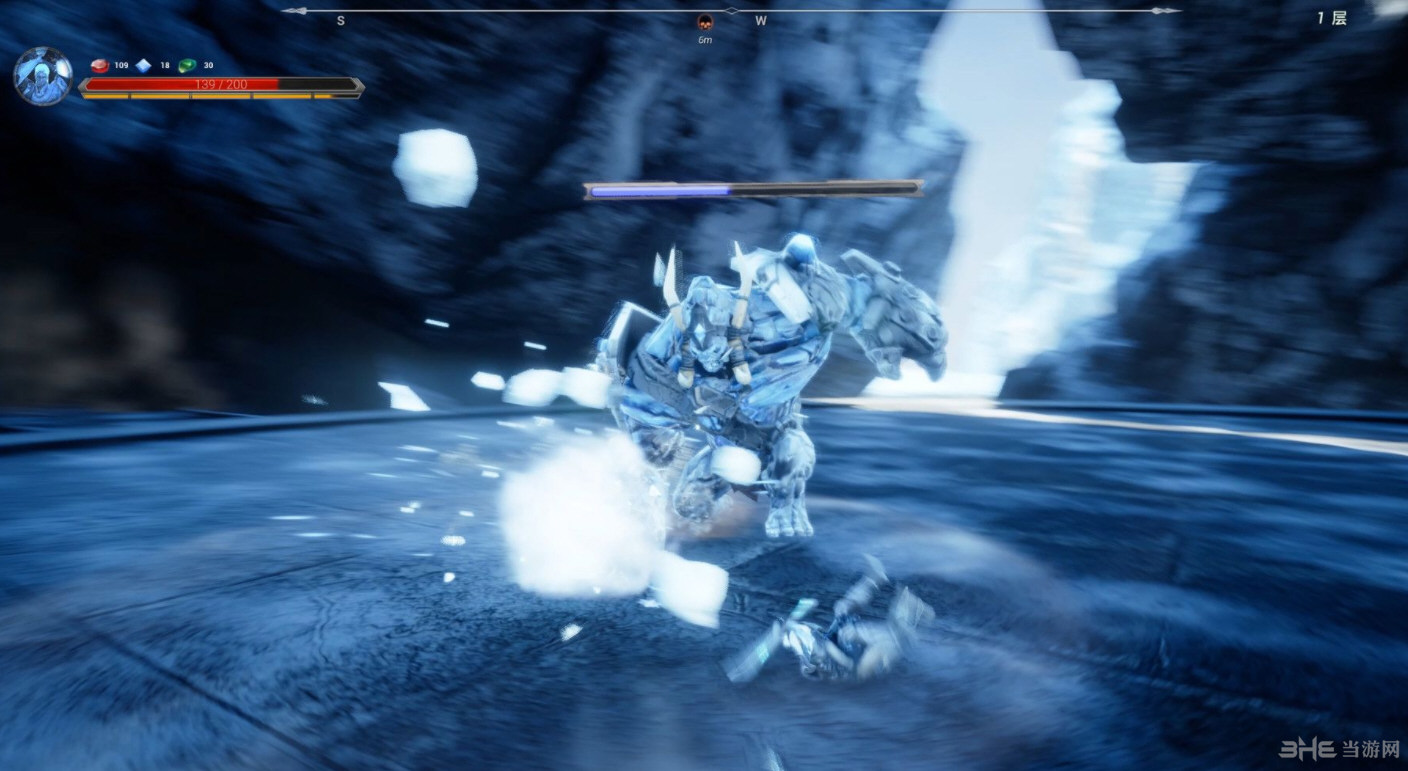The width and height of the screenshot is (1408, 771).
Task: Click the skull enemy marker on compass
Action: coord(705,23)
